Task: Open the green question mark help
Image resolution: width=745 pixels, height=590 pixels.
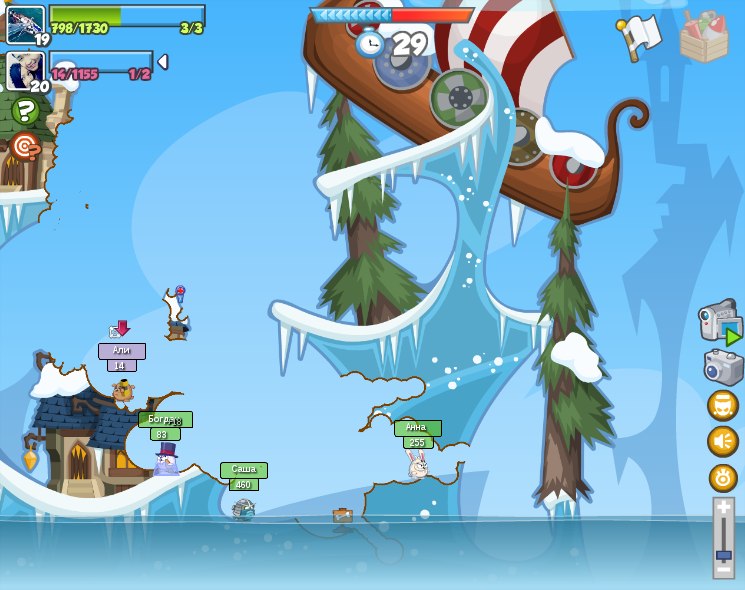Action: tap(25, 111)
